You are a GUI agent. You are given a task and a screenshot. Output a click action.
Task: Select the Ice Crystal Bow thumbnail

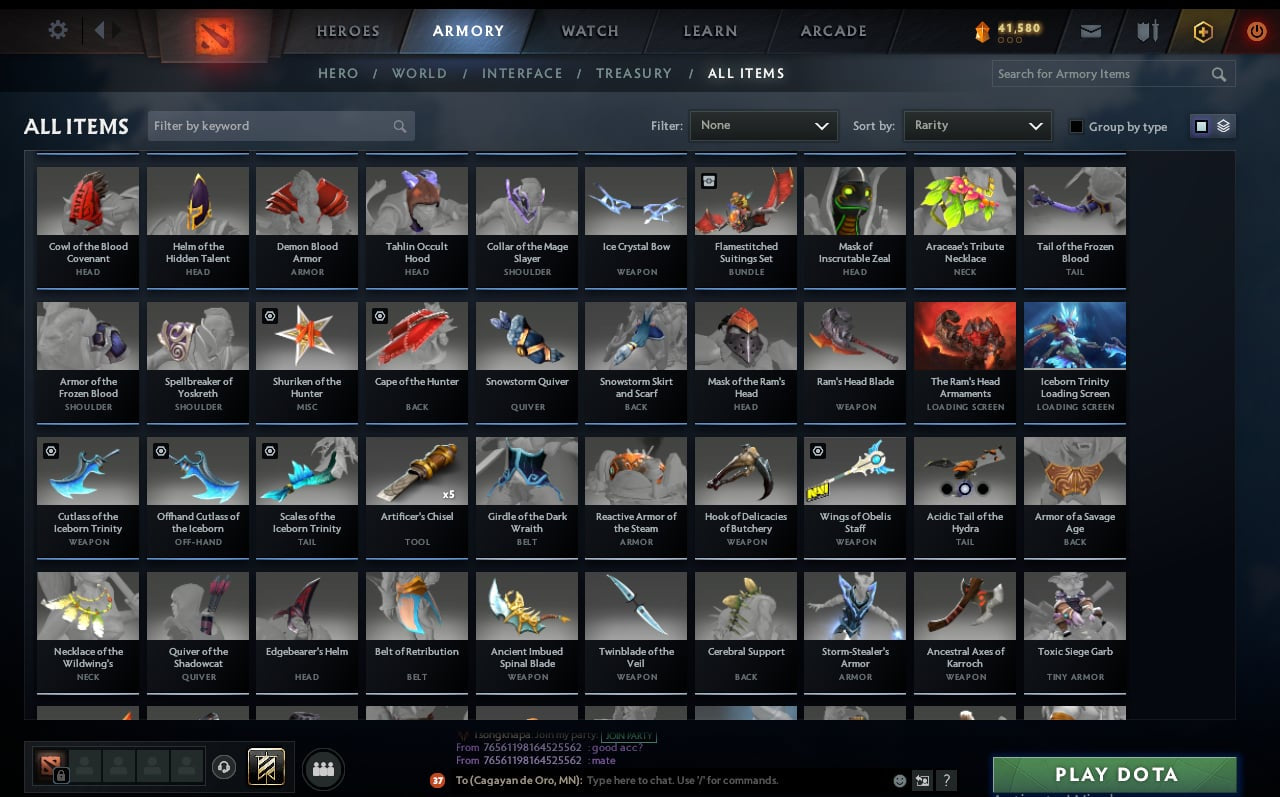pos(636,200)
